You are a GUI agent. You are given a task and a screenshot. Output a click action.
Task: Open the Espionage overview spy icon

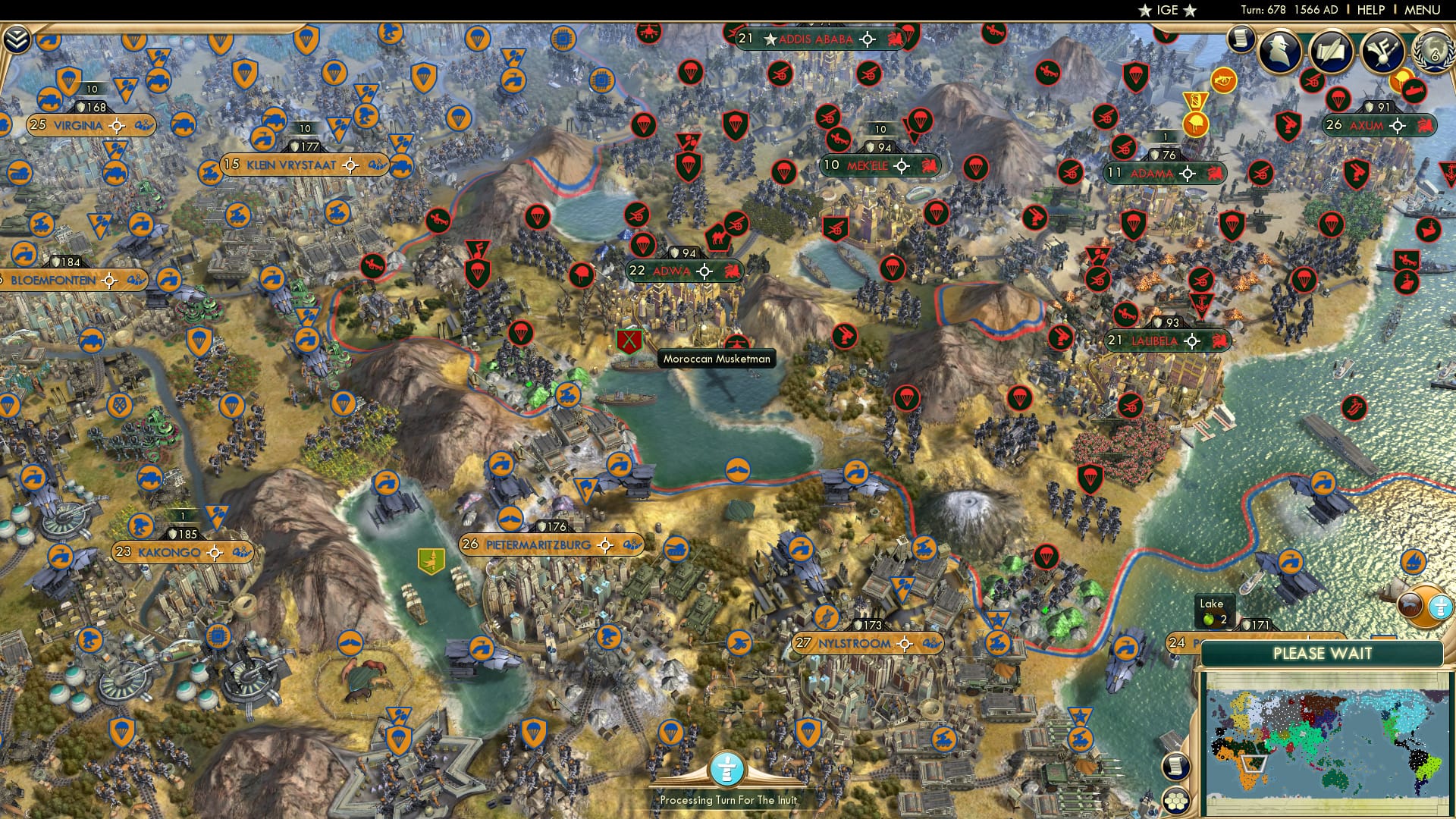pos(1278,50)
